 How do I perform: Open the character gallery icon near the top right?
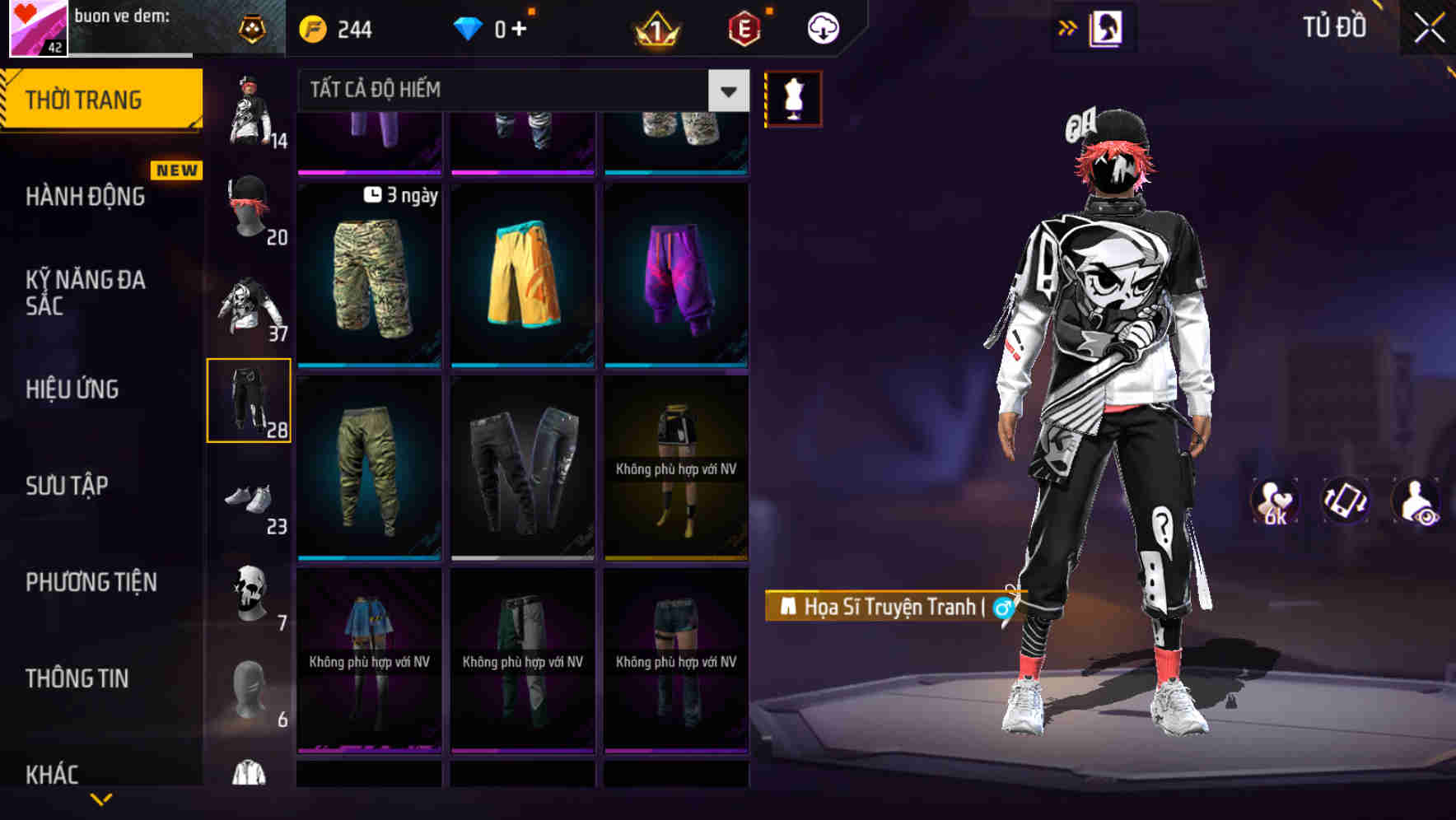(x=1108, y=27)
